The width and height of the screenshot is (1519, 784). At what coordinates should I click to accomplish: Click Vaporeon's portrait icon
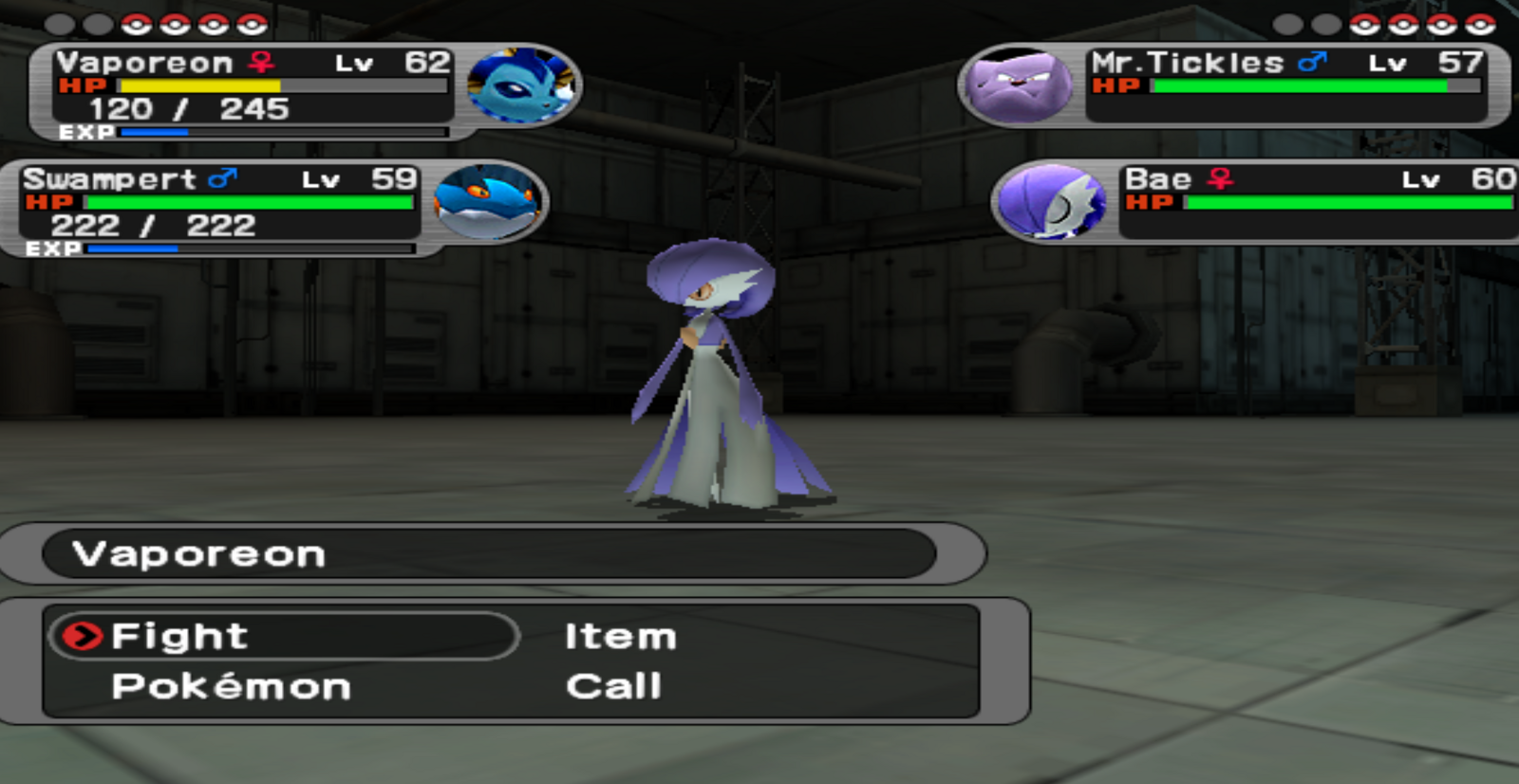pyautogui.click(x=520, y=85)
